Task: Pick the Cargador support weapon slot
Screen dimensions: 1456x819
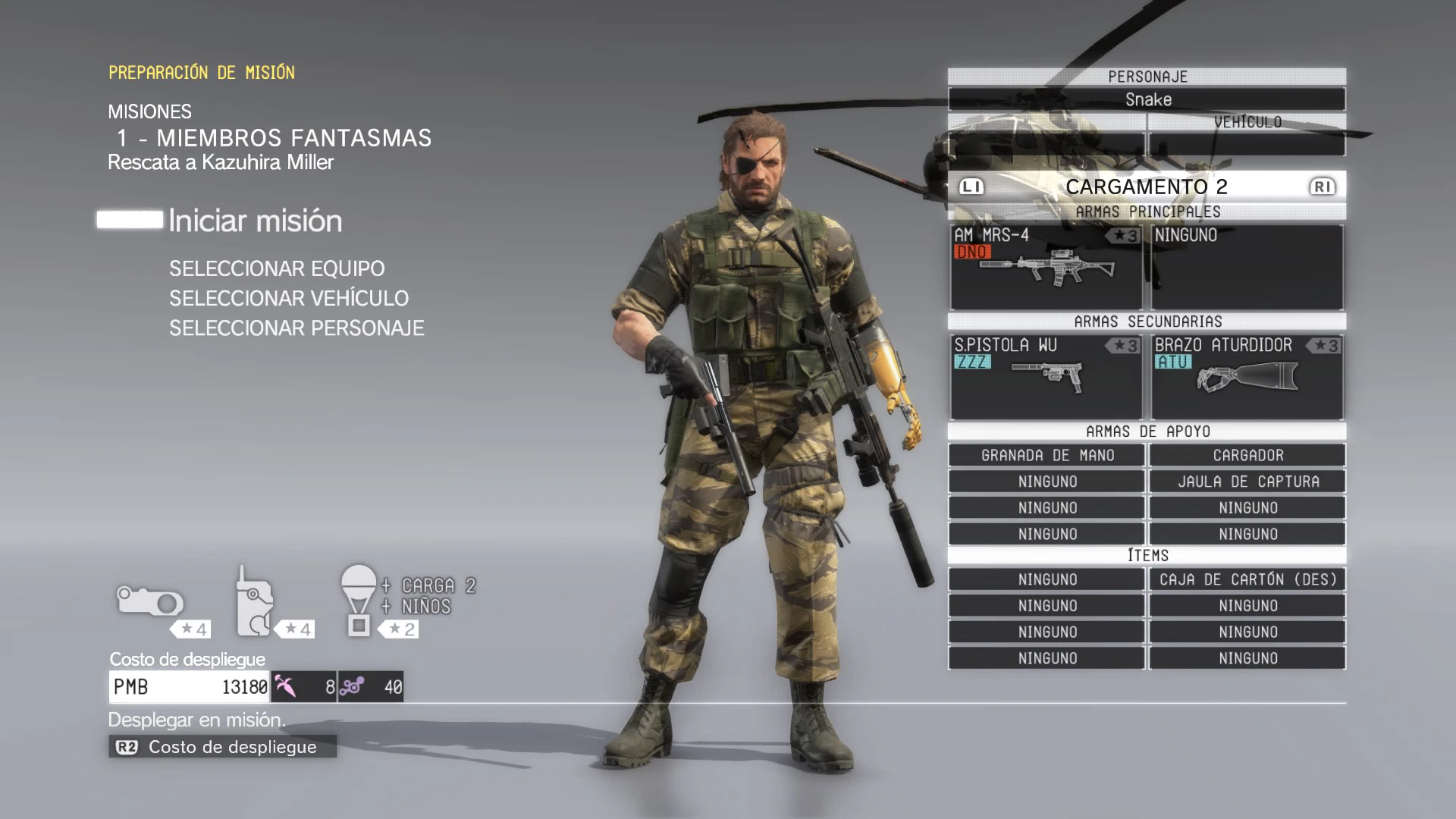Action: pos(1247,456)
